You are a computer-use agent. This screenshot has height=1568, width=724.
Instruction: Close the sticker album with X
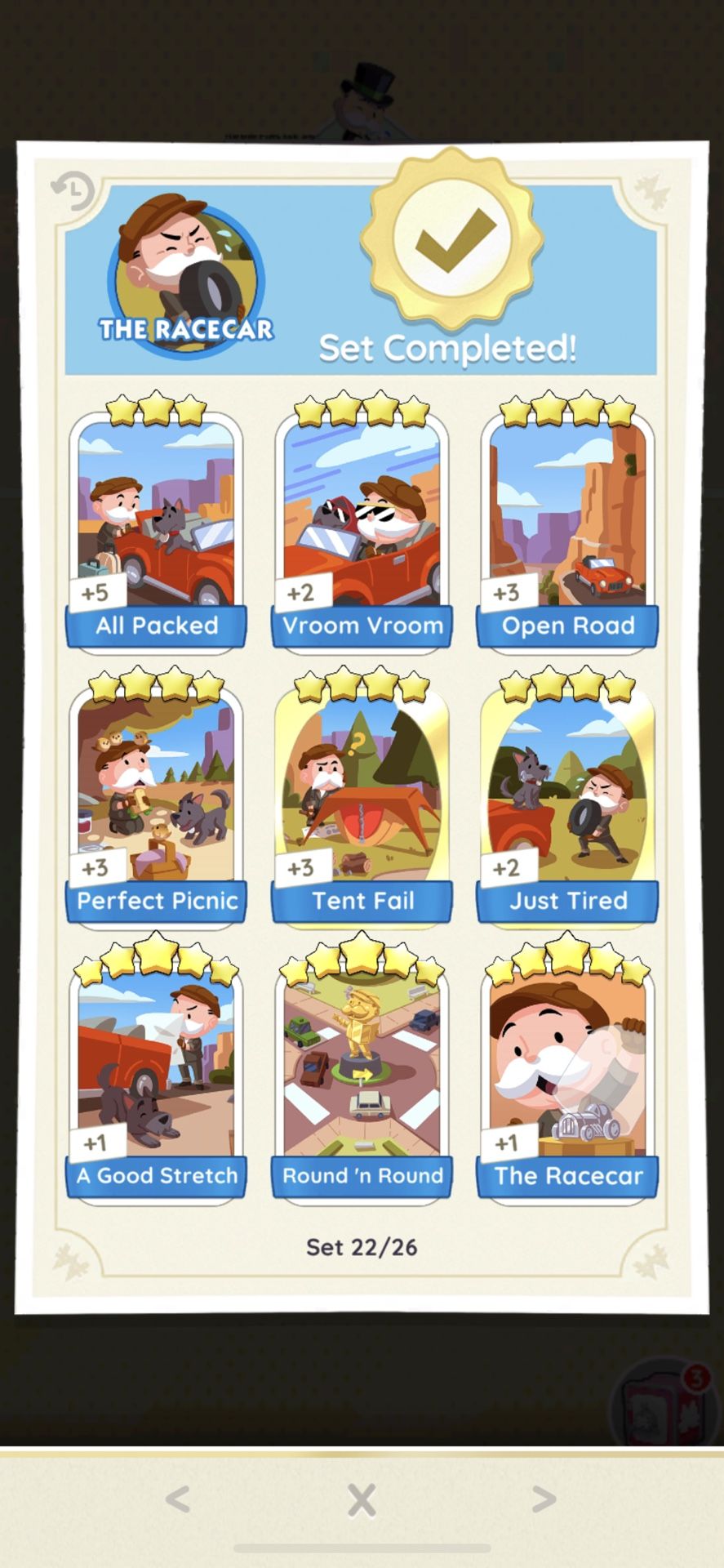tap(362, 1500)
